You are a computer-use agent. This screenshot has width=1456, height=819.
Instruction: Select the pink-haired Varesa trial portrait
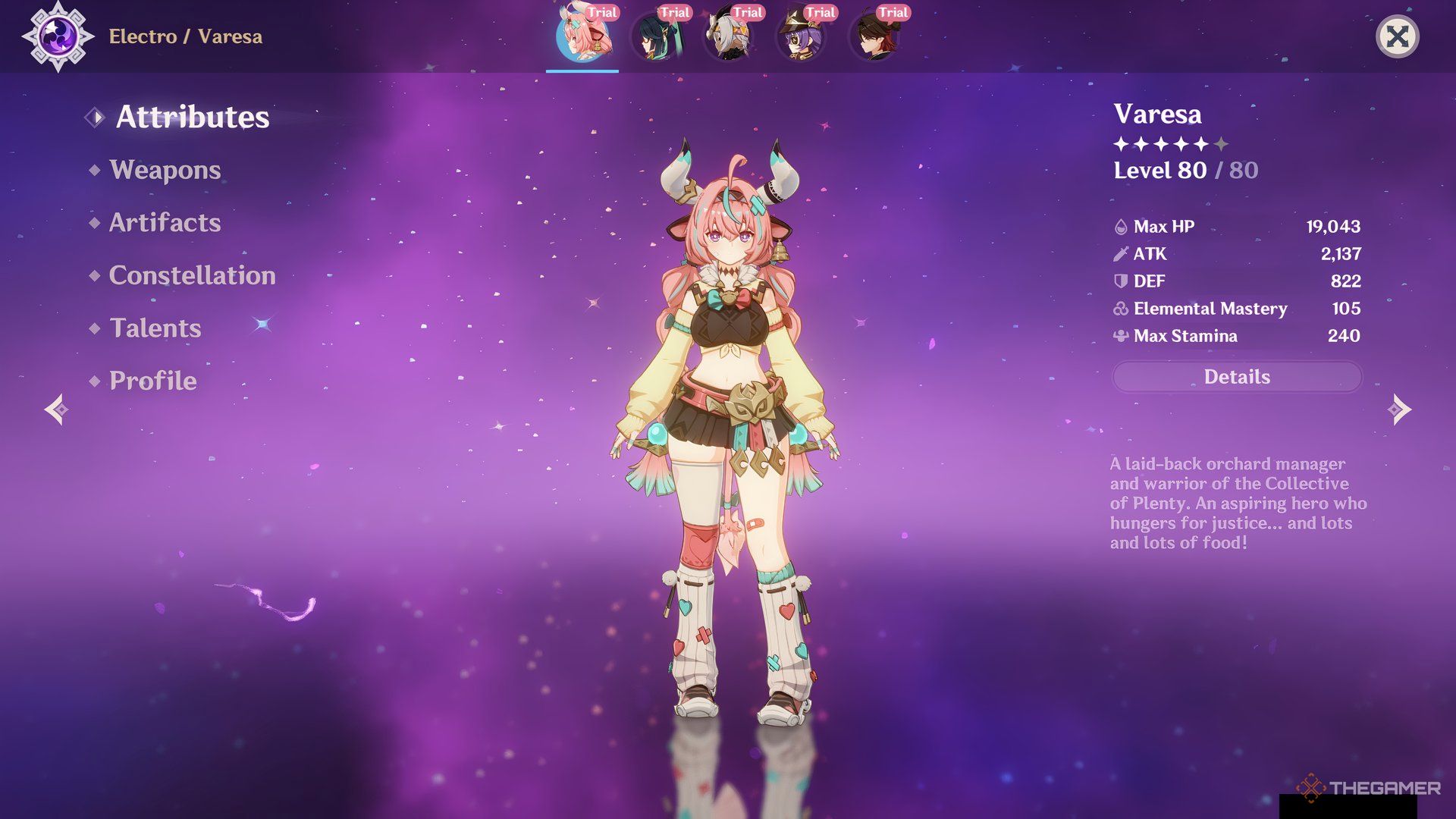[x=582, y=36]
